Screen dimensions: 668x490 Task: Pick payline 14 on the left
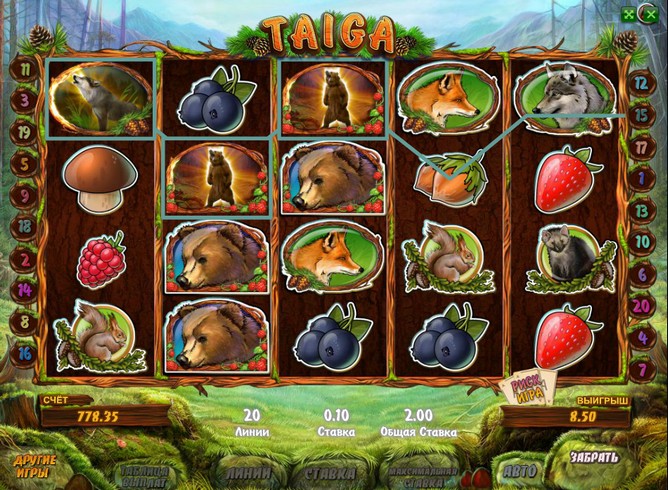coord(22,290)
